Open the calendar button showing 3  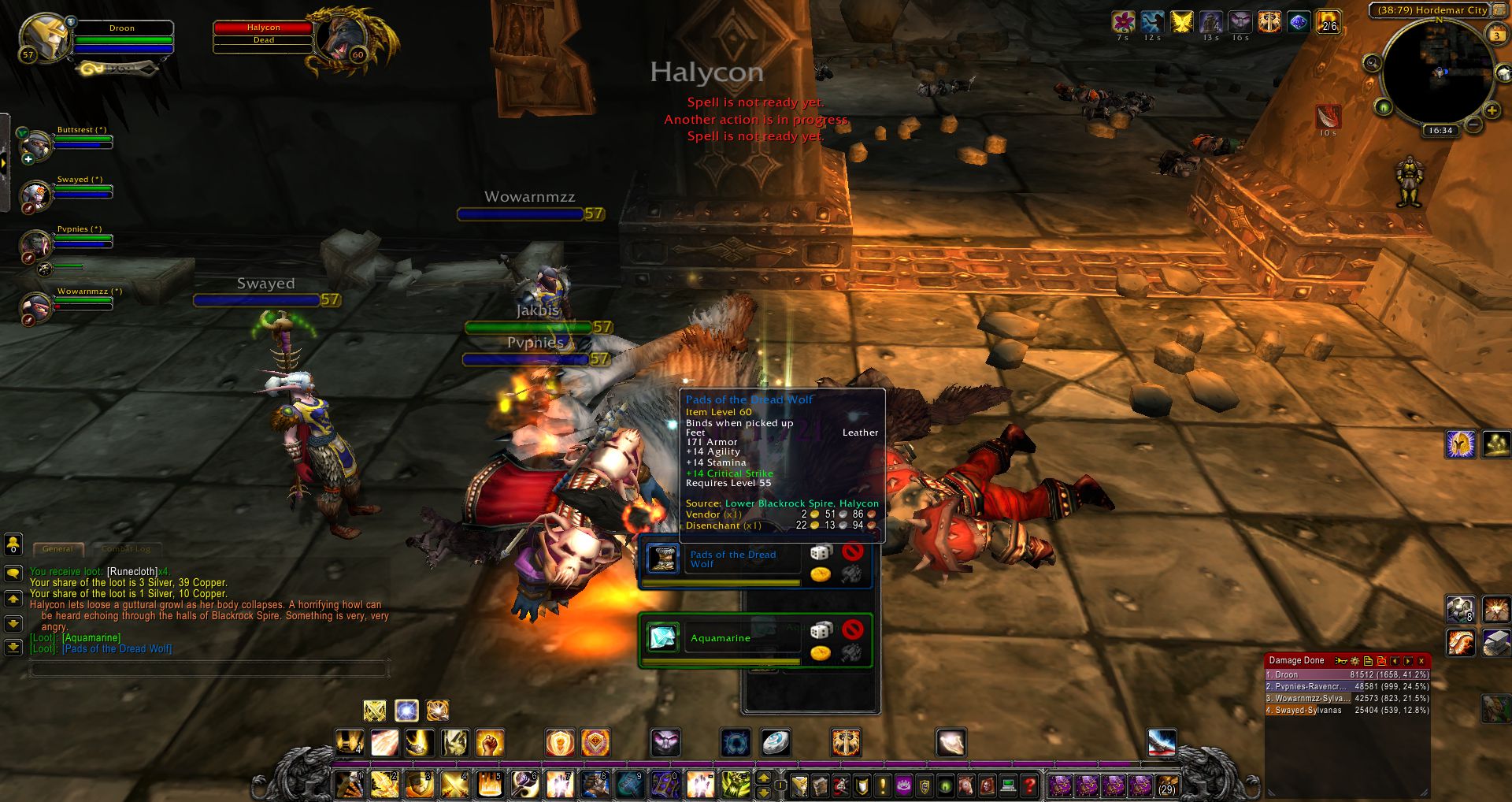(1495, 35)
